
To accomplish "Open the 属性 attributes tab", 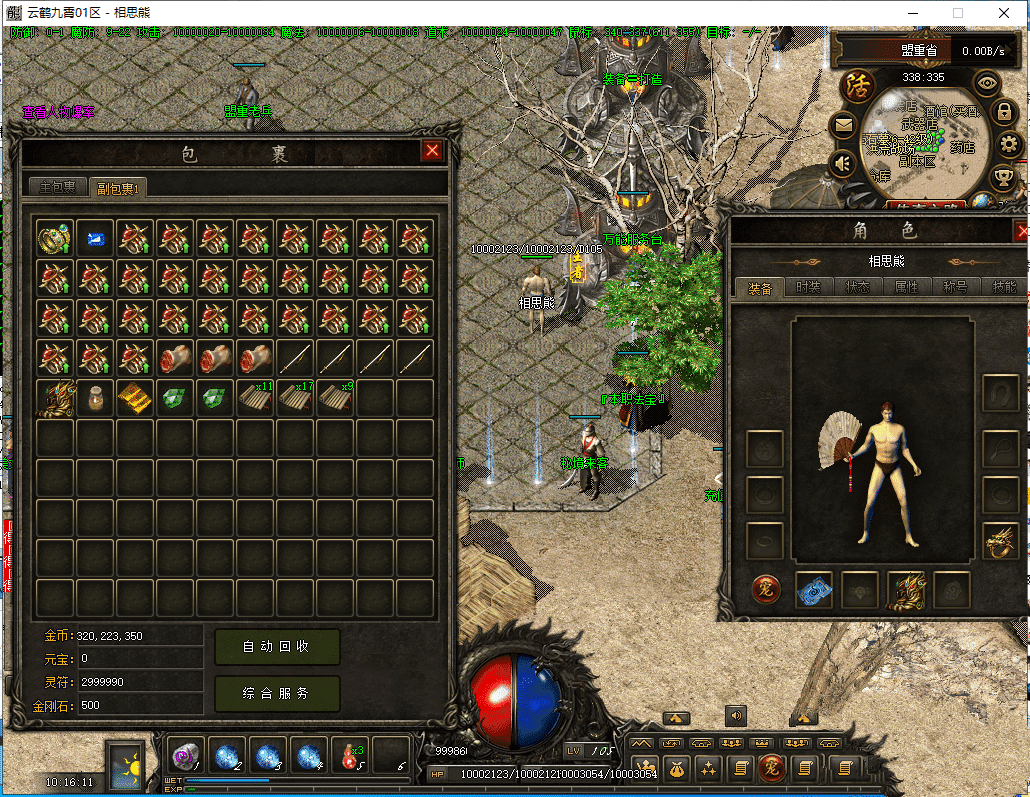I will (x=906, y=287).
